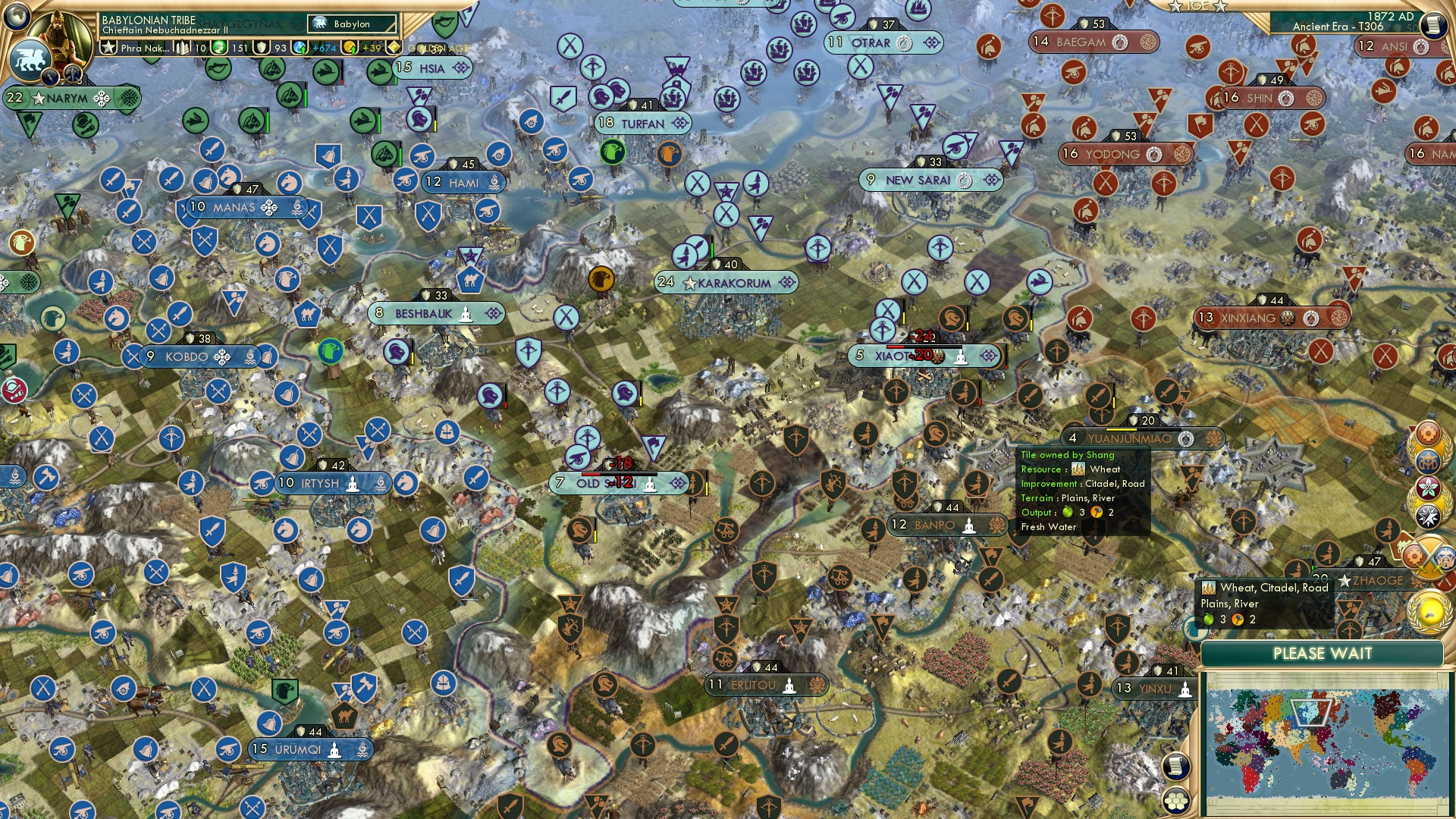Select the Karakorum city banner
The image size is (1456, 819).
click(726, 282)
